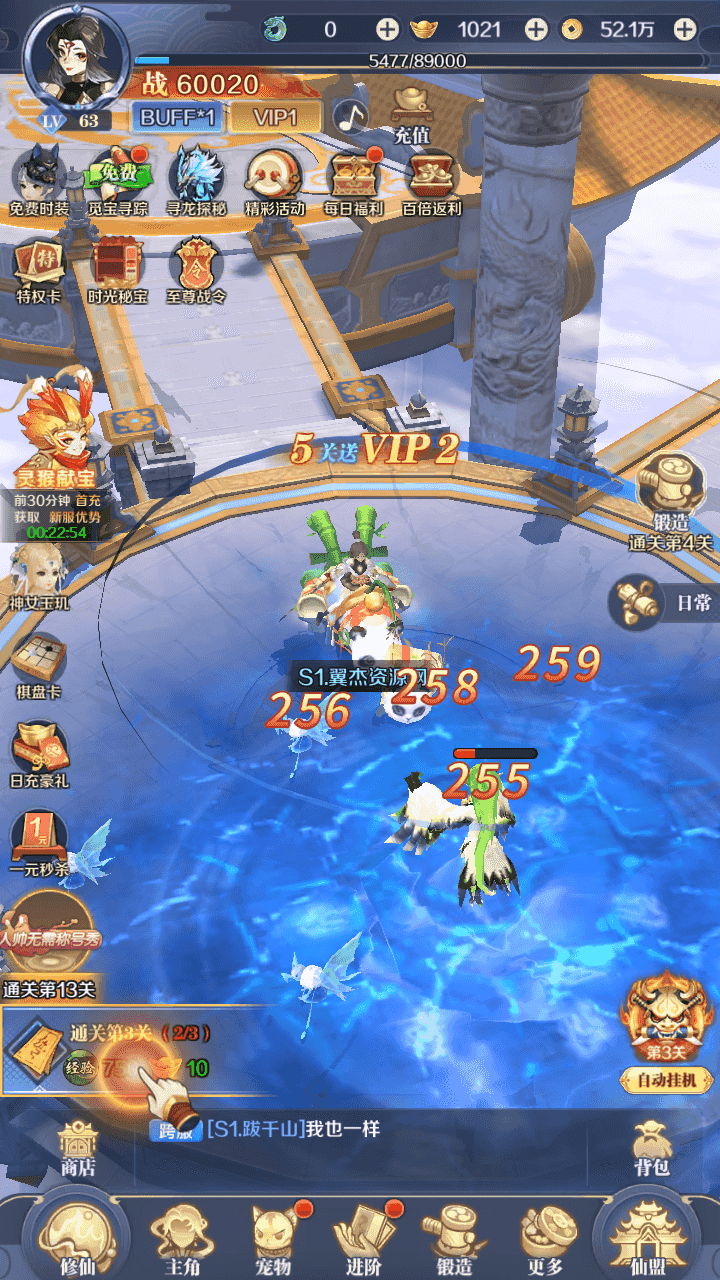Viewport: 720px width, 1280px height.
Task: Open the 特权卡 privilege card
Action: 39,270
